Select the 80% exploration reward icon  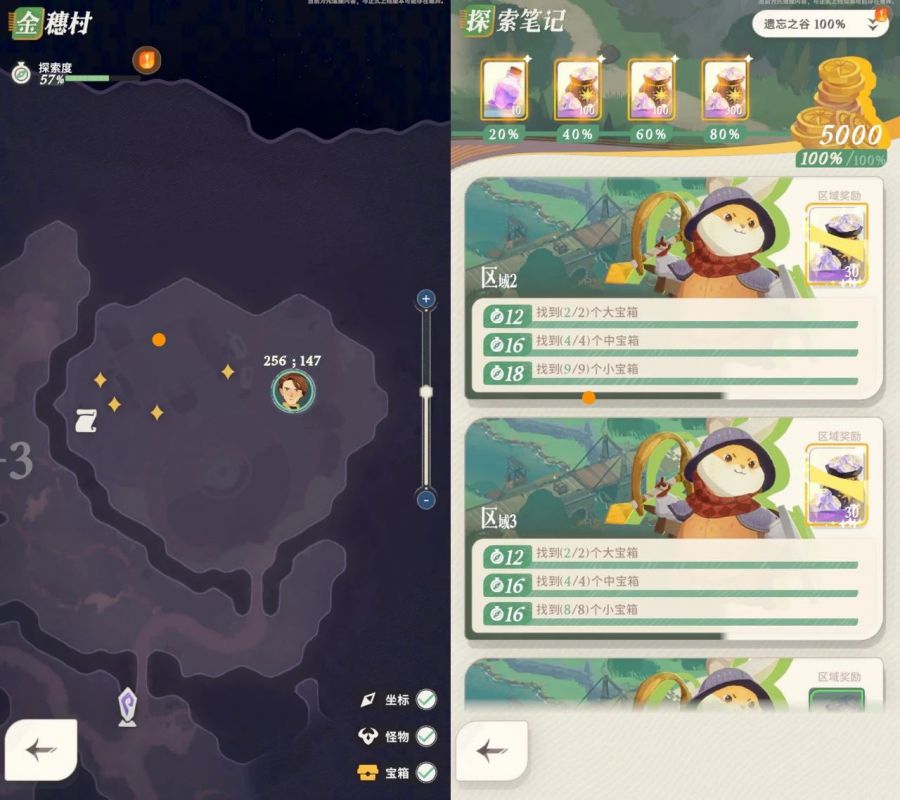725,91
